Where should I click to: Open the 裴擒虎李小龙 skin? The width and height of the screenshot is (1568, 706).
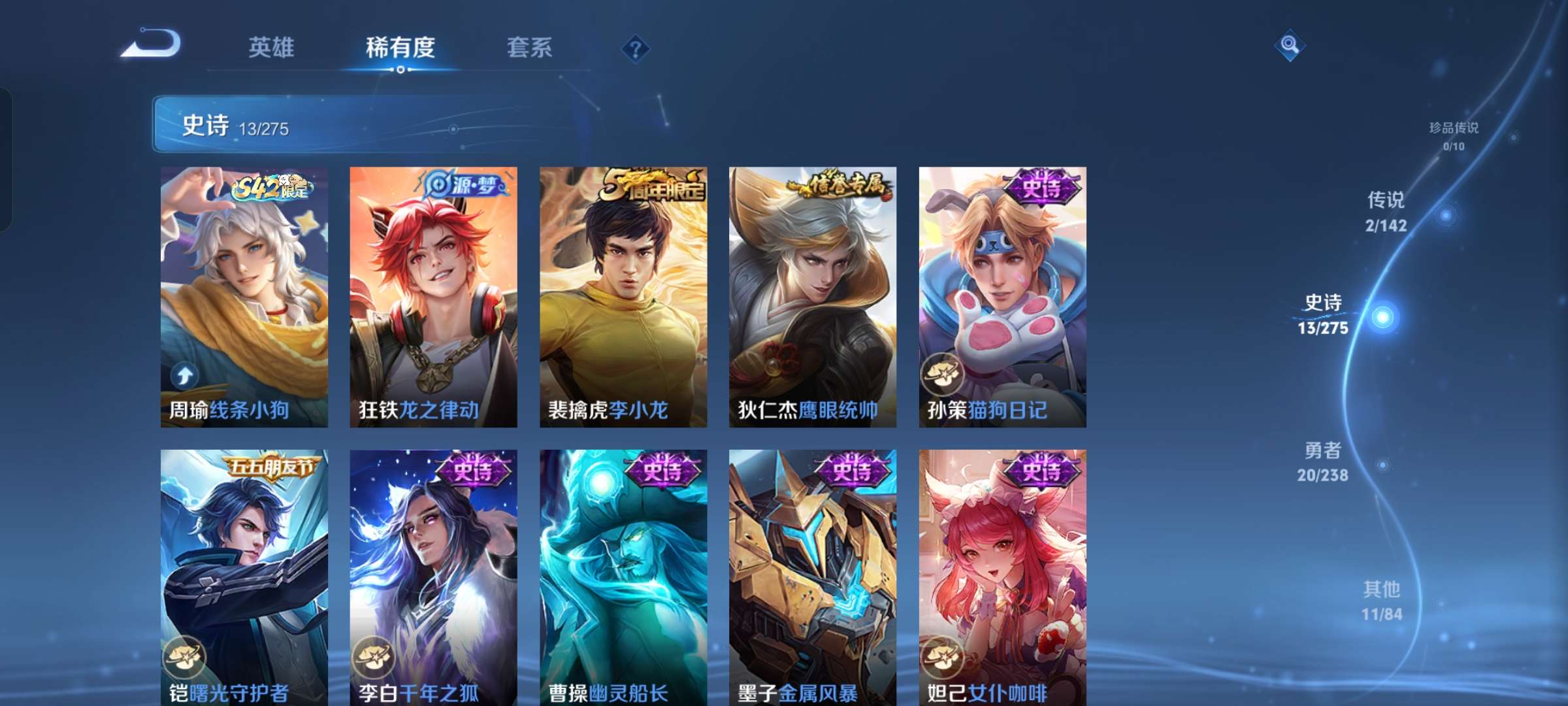(622, 294)
